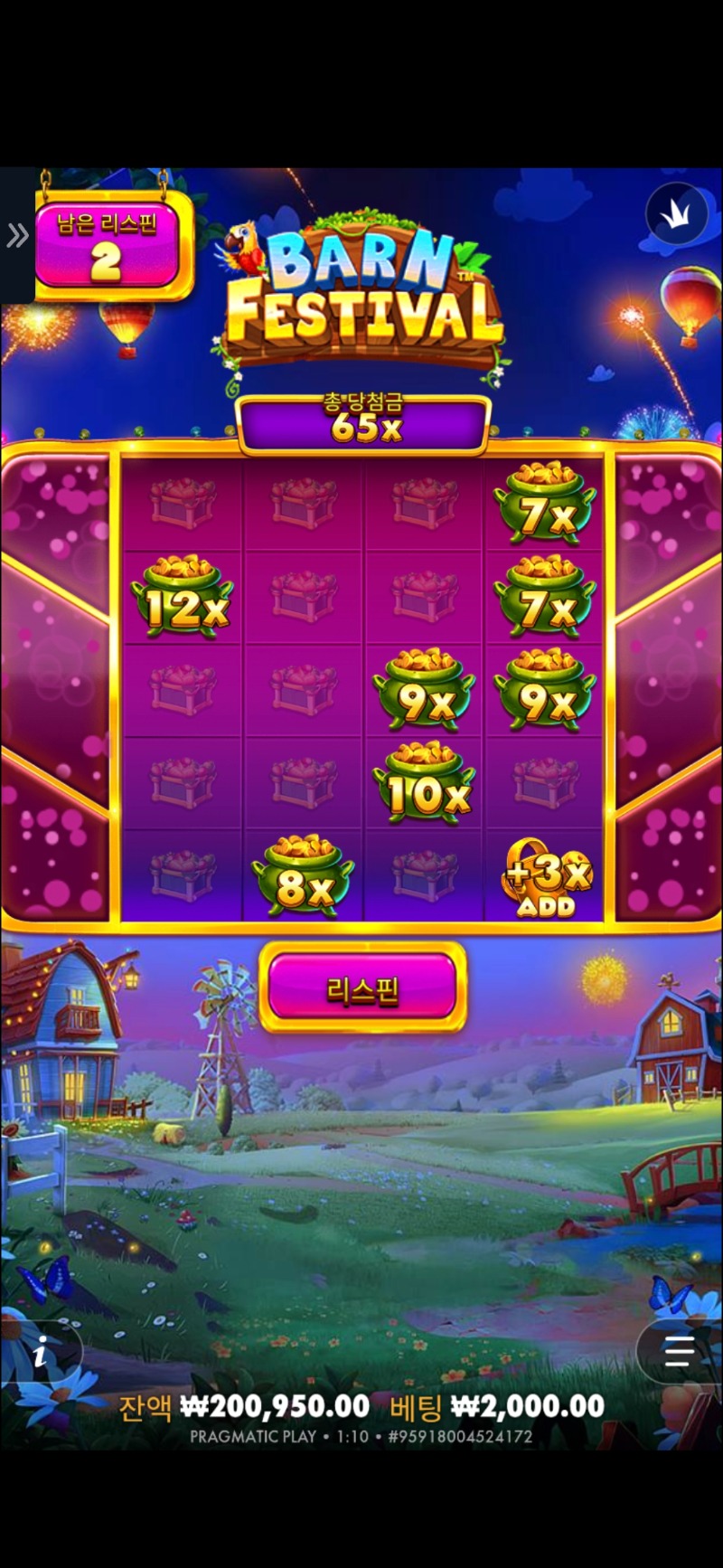Click the pink 리스핀 respin button

(x=362, y=988)
